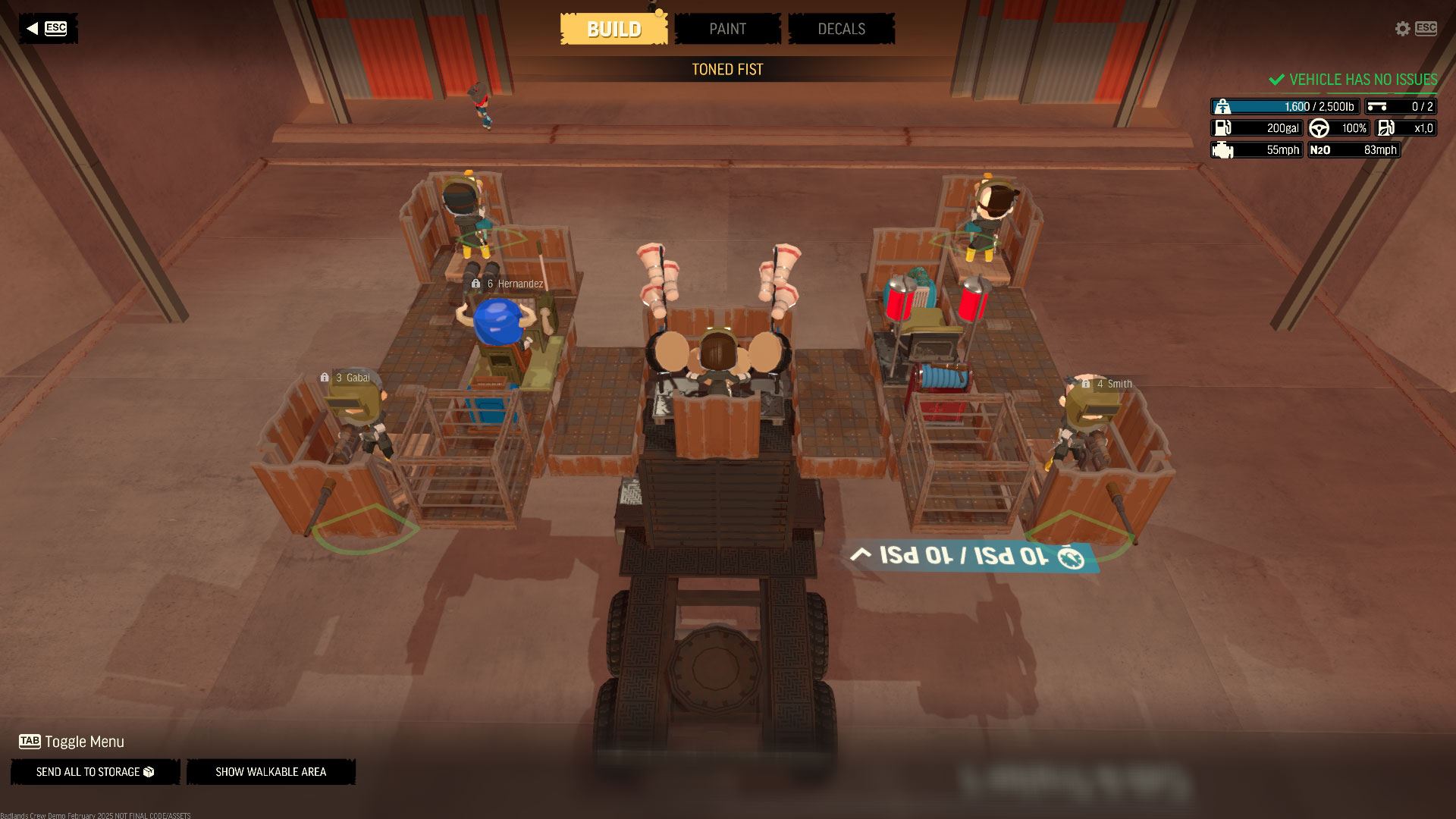Switch to the Decals tab
The image size is (1456, 819).
tap(841, 29)
